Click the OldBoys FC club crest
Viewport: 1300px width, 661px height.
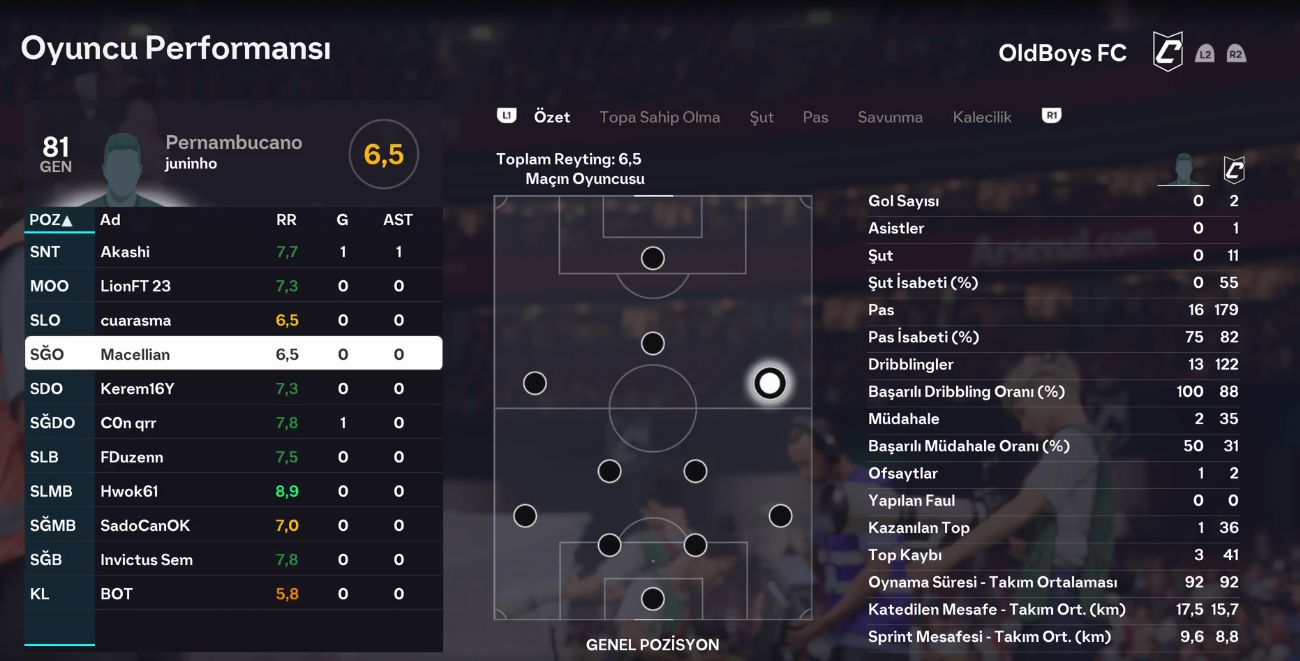tap(1167, 52)
